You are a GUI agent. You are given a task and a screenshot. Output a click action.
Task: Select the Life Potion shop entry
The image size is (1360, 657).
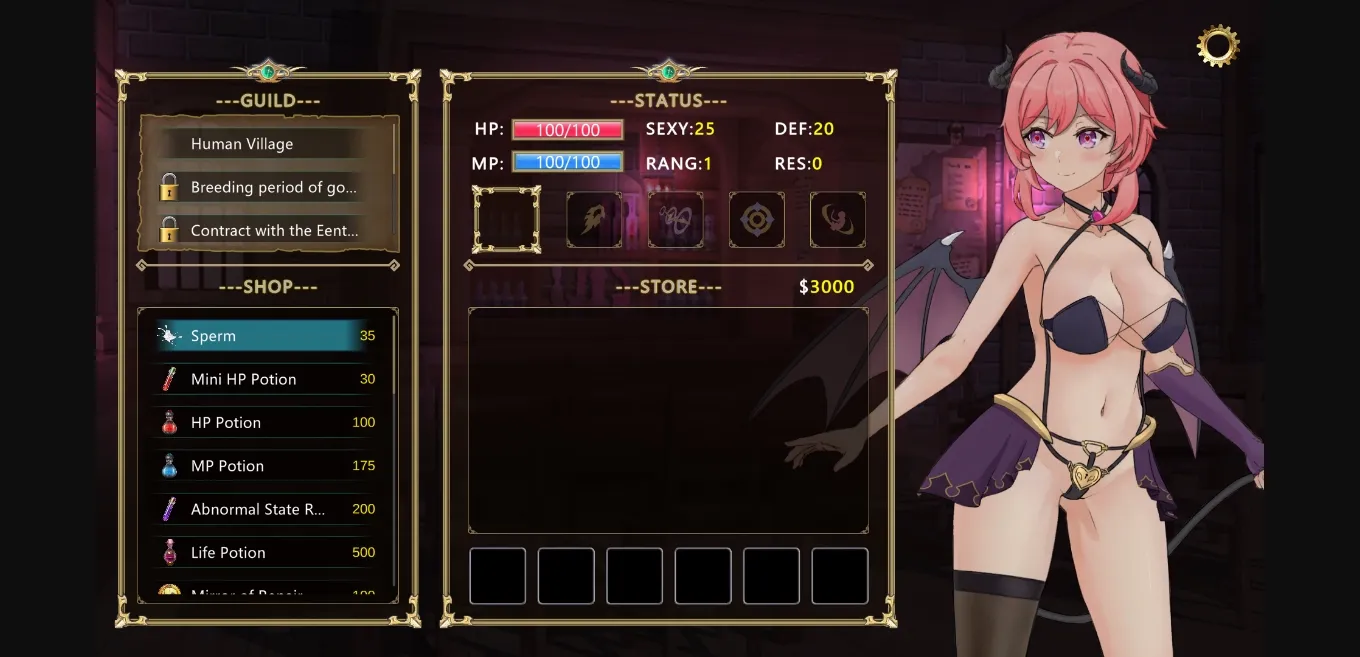point(266,552)
